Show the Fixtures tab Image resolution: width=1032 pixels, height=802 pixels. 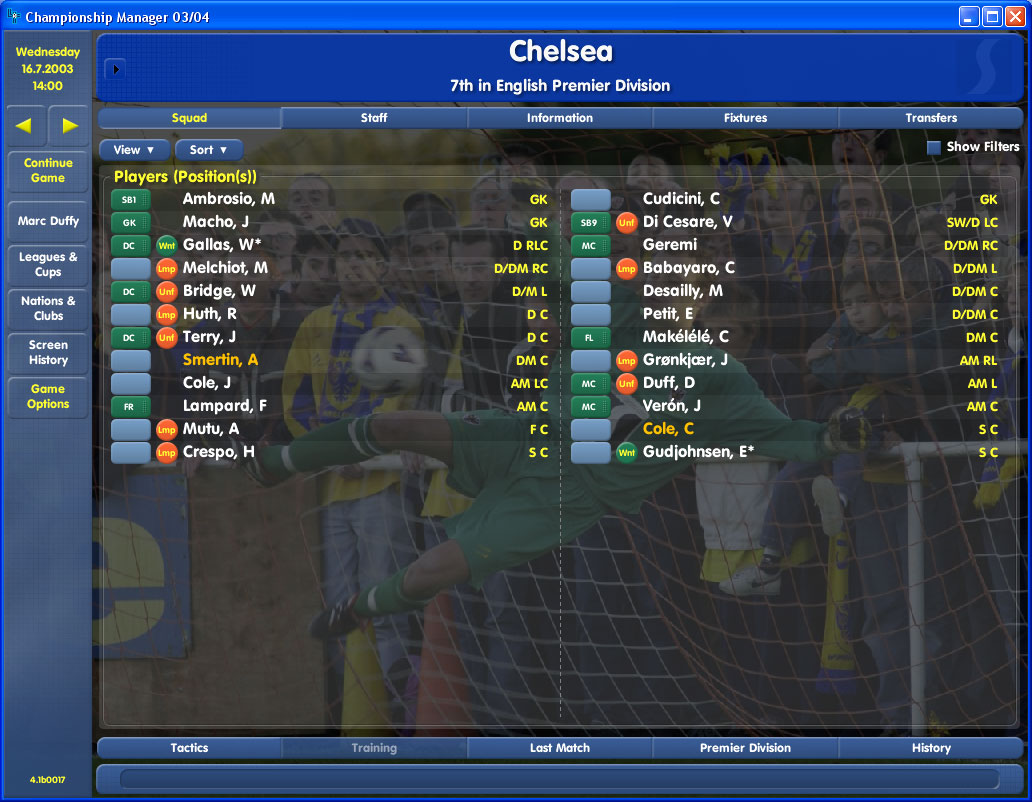coord(745,118)
